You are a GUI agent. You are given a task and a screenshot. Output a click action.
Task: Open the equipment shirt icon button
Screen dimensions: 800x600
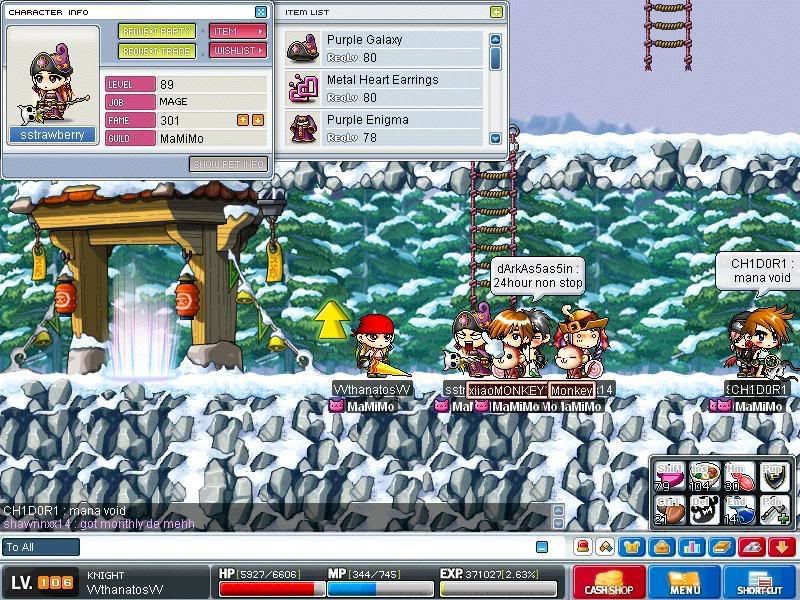click(633, 547)
